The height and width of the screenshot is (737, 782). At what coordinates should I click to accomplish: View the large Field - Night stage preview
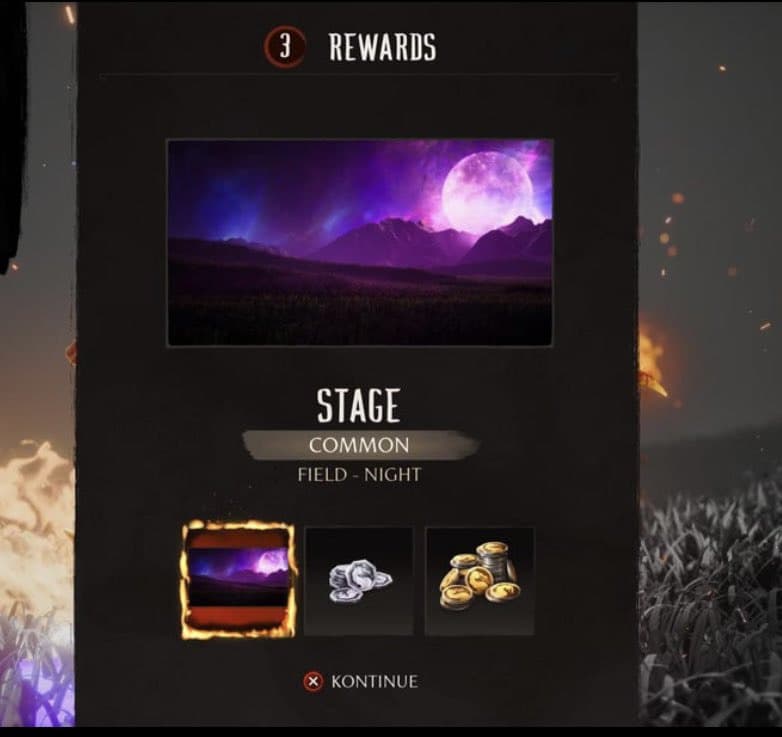360,243
